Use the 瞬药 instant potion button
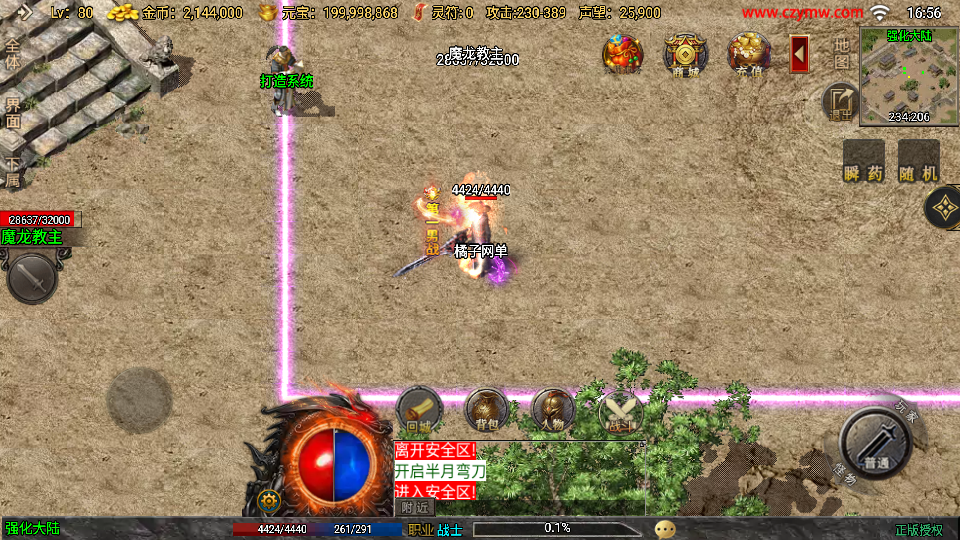960x540 pixels. click(x=864, y=162)
